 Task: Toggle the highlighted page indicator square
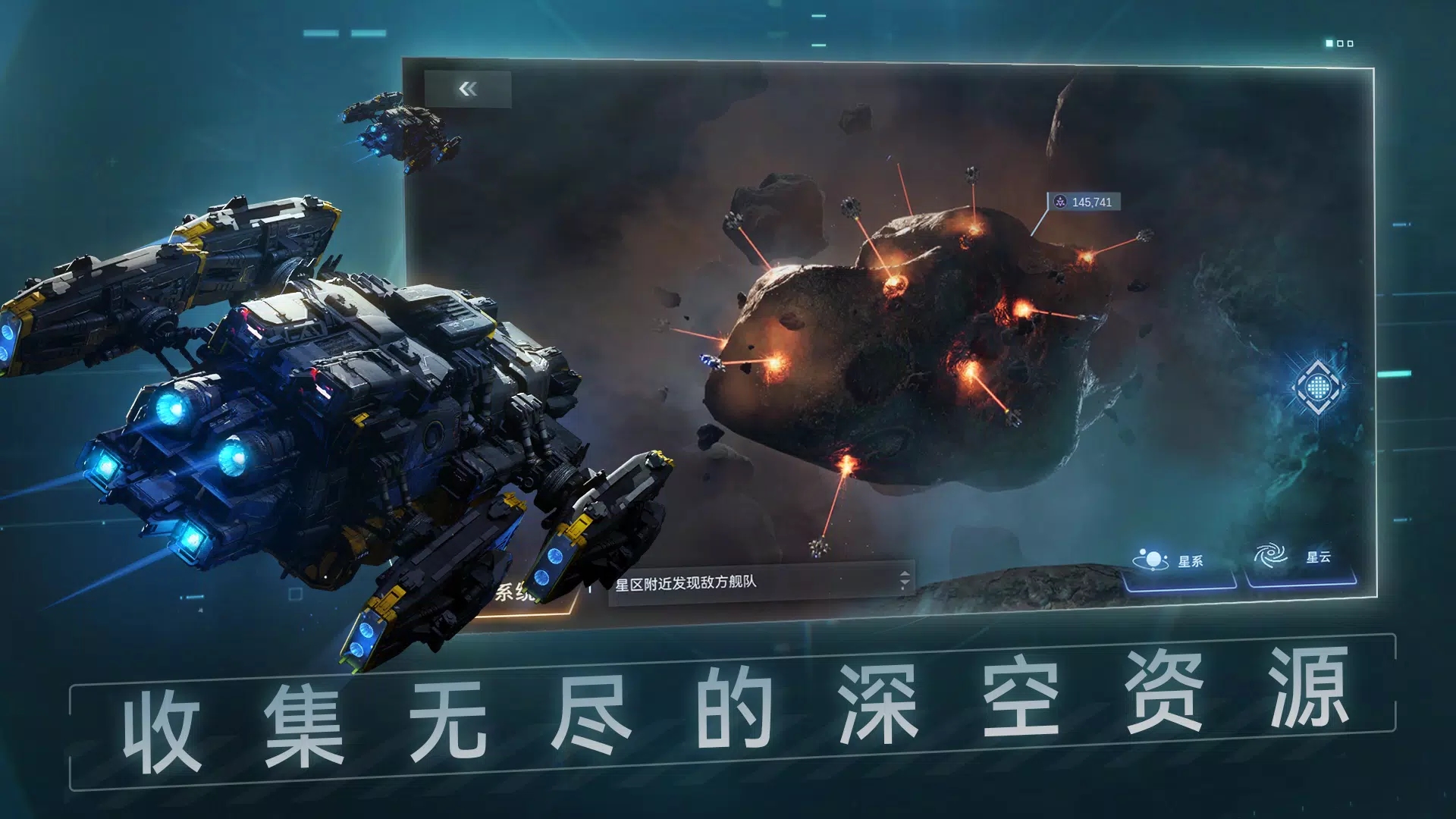tap(1329, 44)
